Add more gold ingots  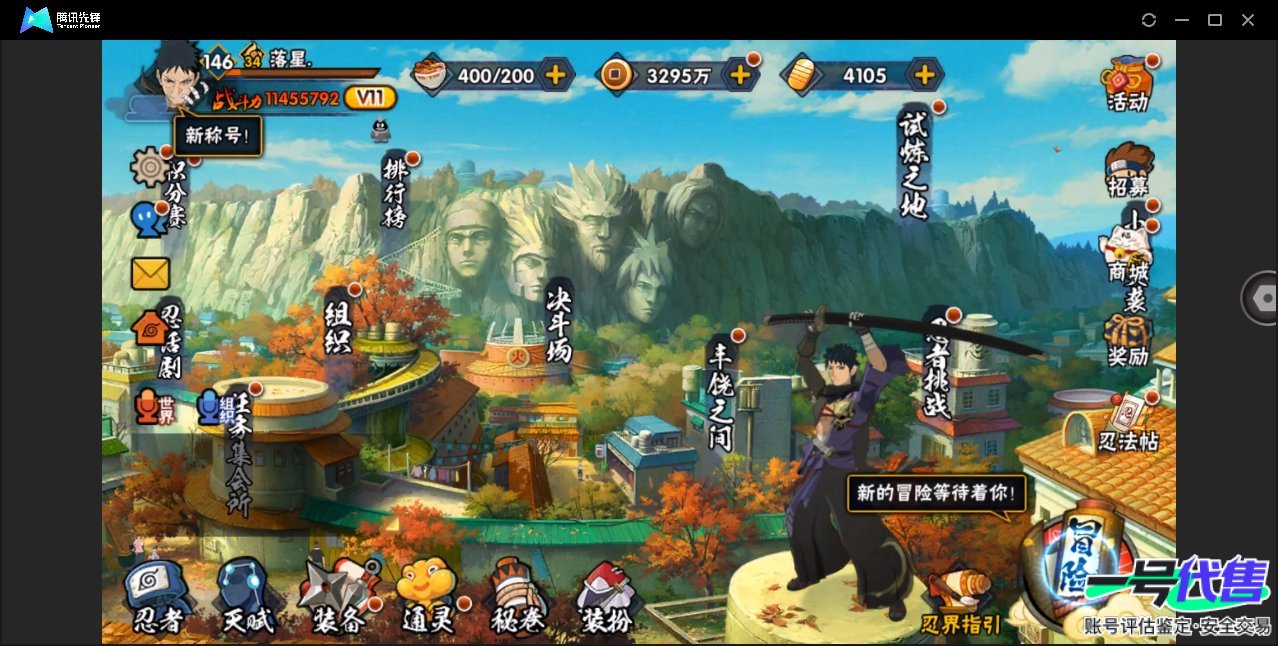[x=925, y=74]
